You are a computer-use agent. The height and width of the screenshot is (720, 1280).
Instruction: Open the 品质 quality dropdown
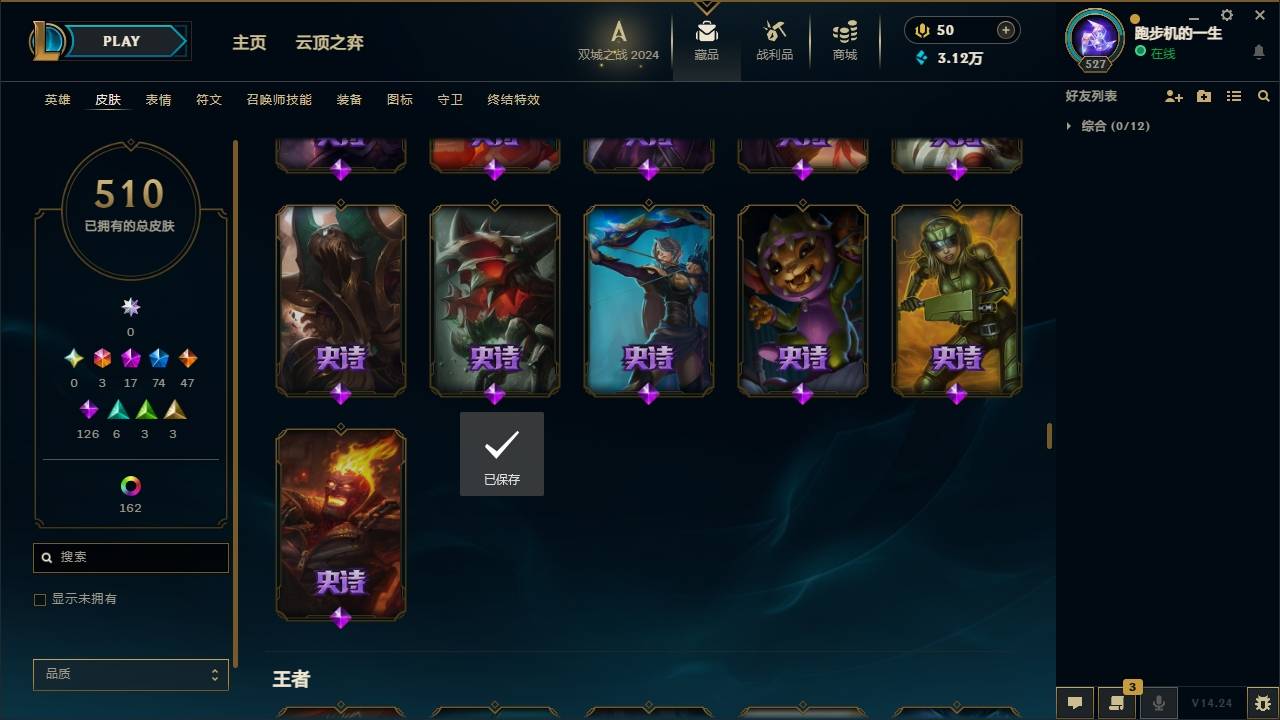130,674
